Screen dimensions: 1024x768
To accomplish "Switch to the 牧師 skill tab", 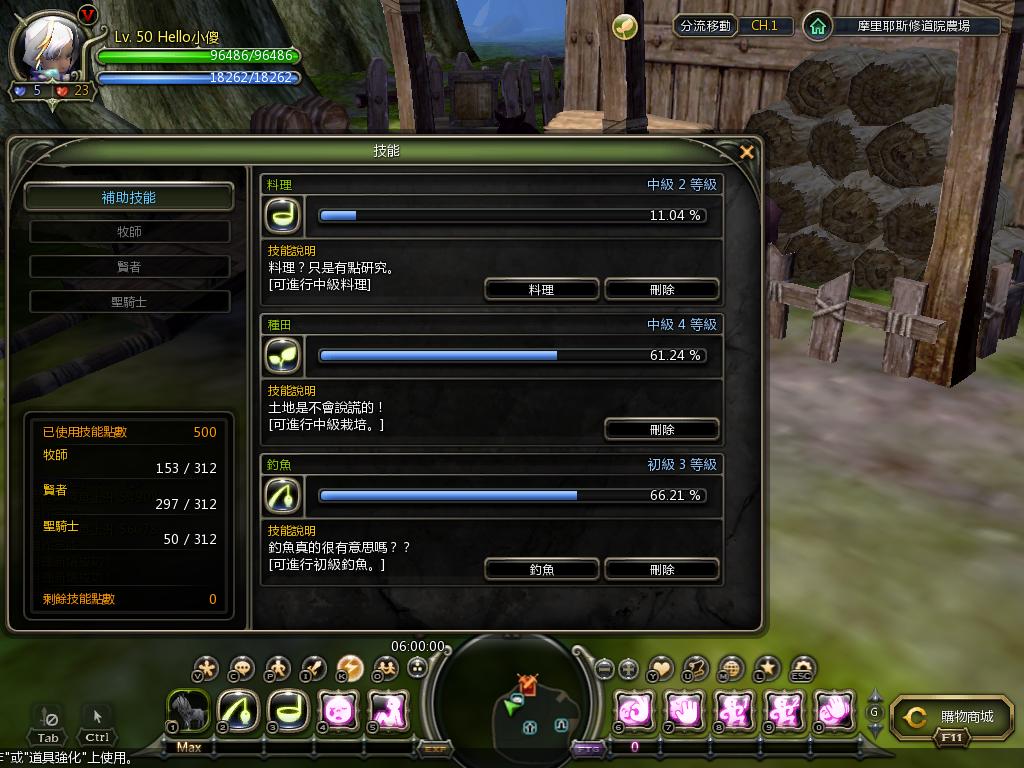I will click(x=129, y=232).
